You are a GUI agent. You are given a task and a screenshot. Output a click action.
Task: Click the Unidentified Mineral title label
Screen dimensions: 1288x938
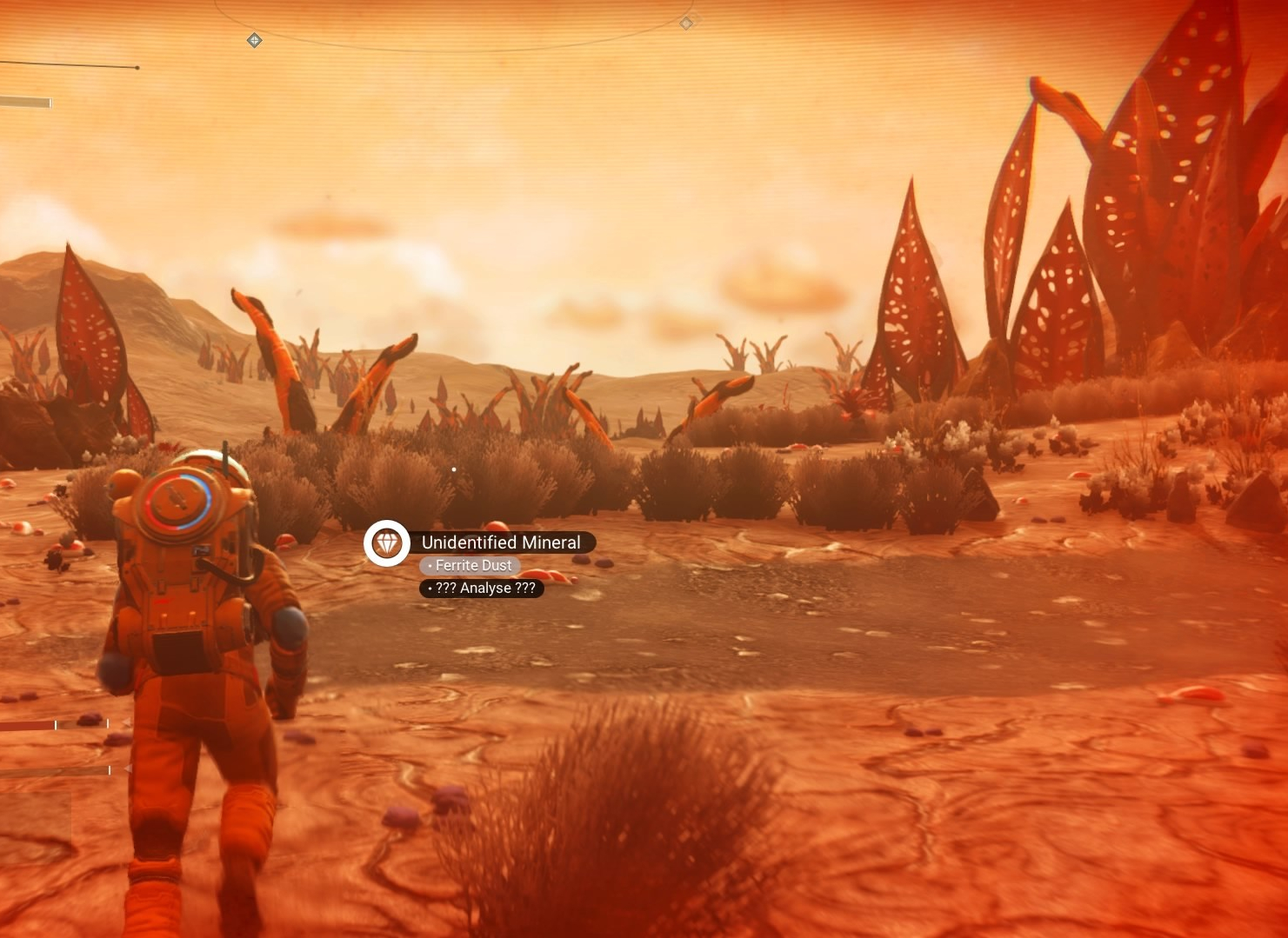(x=501, y=542)
